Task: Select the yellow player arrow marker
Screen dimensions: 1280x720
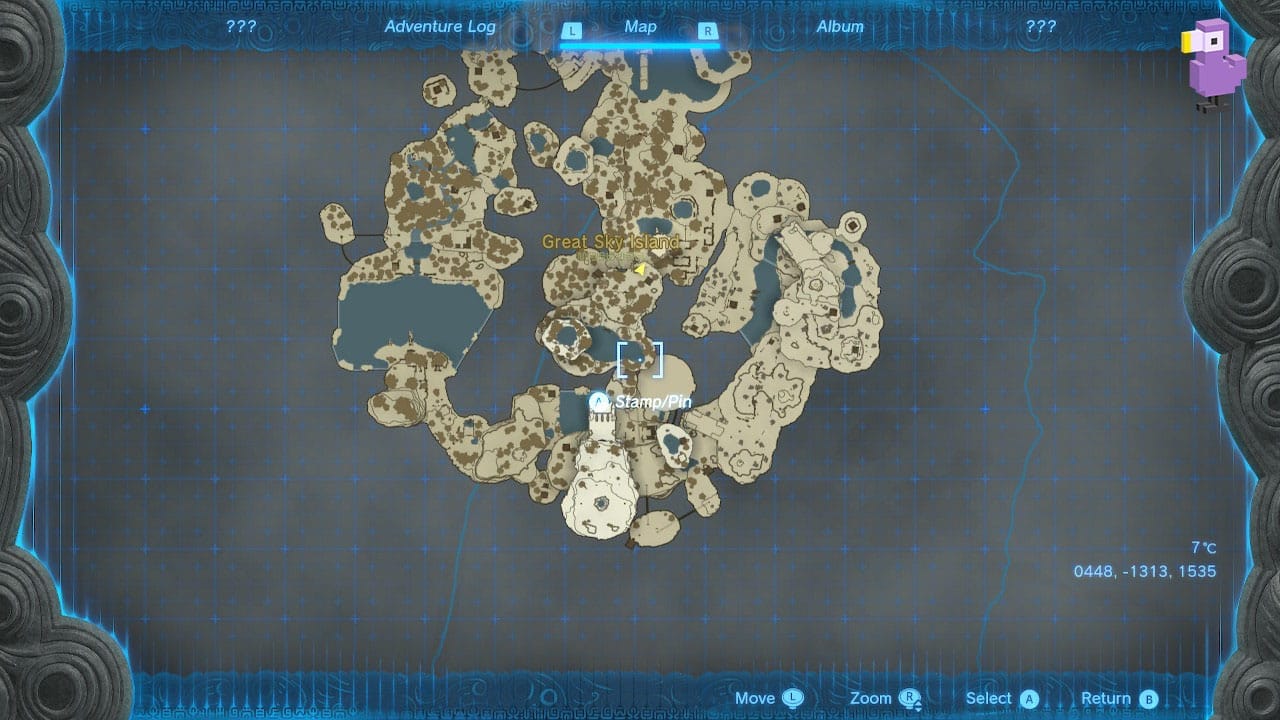Action: [x=641, y=268]
